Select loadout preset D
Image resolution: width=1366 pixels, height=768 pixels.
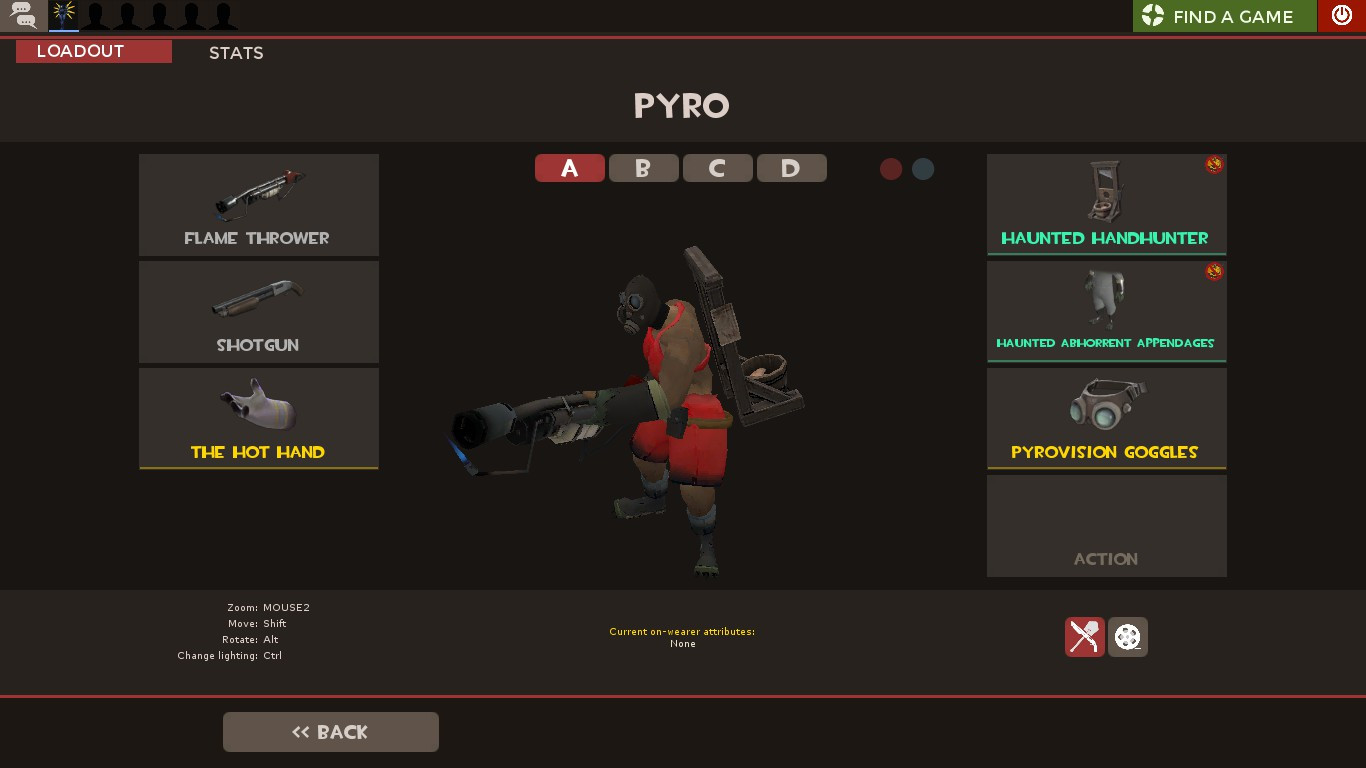click(791, 168)
